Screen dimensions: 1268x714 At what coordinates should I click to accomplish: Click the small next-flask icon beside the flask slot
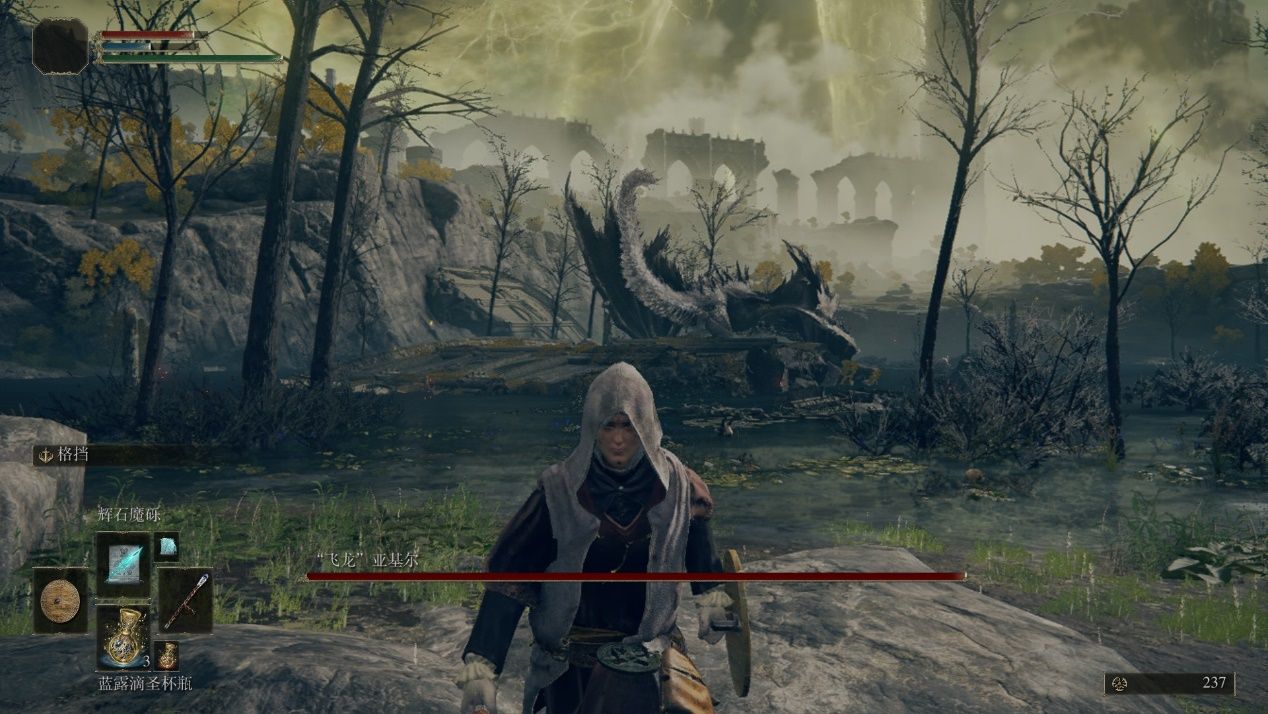pos(167,656)
